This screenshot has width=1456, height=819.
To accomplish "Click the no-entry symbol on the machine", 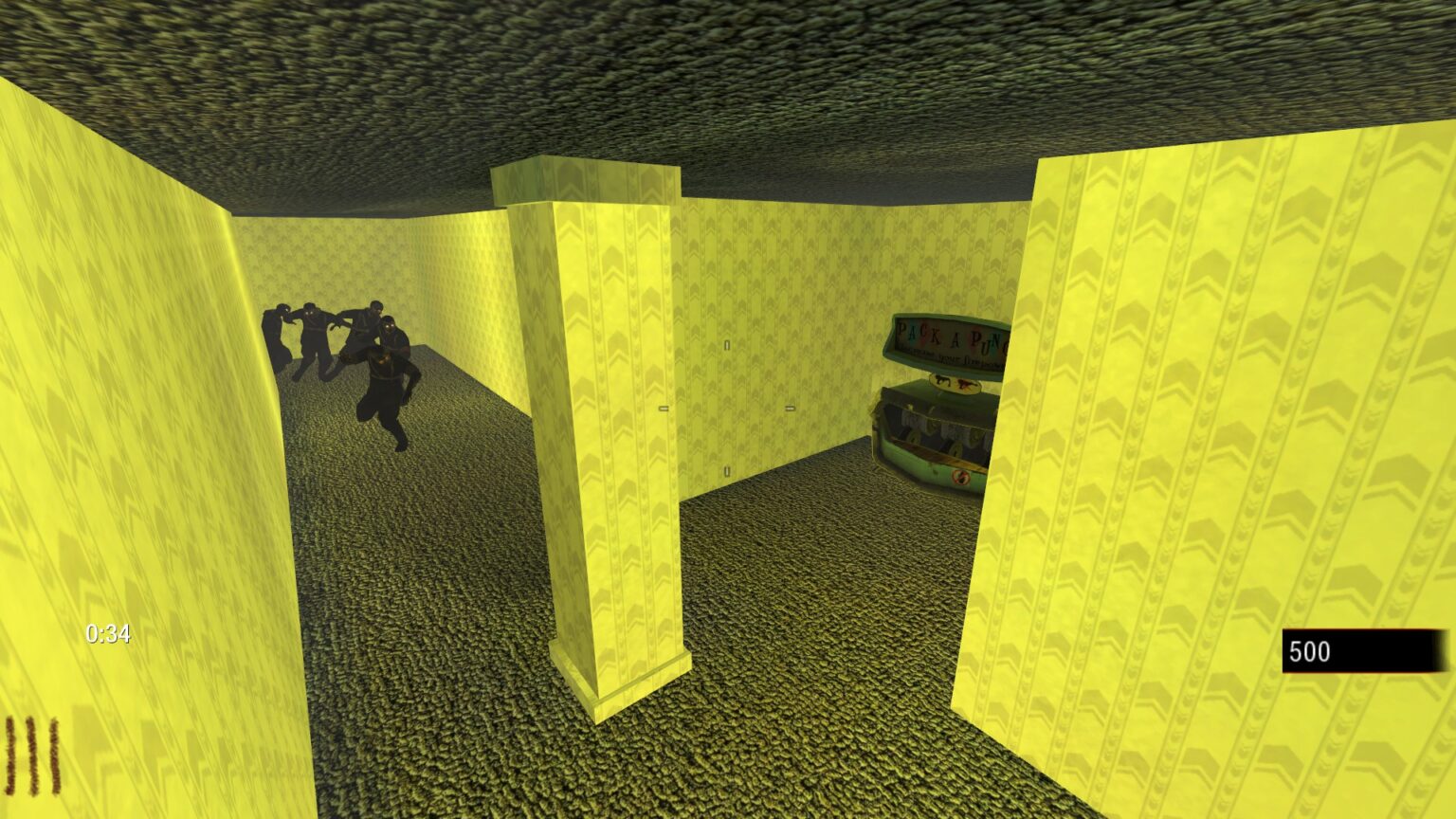I will [960, 476].
